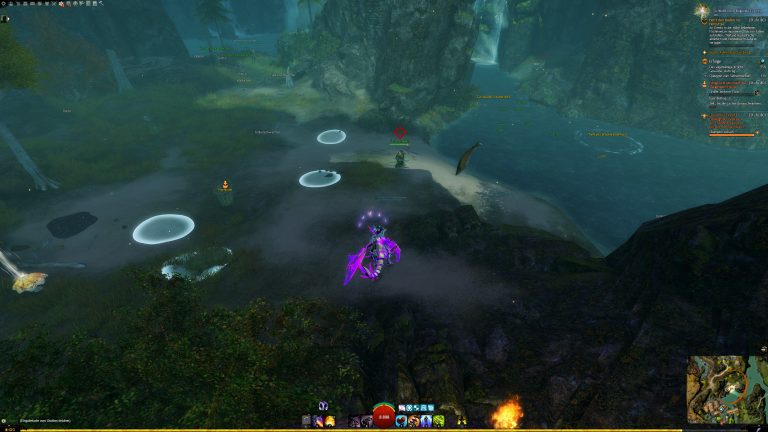Open the game menu gear icon
768x432 pixels.
point(5,5)
